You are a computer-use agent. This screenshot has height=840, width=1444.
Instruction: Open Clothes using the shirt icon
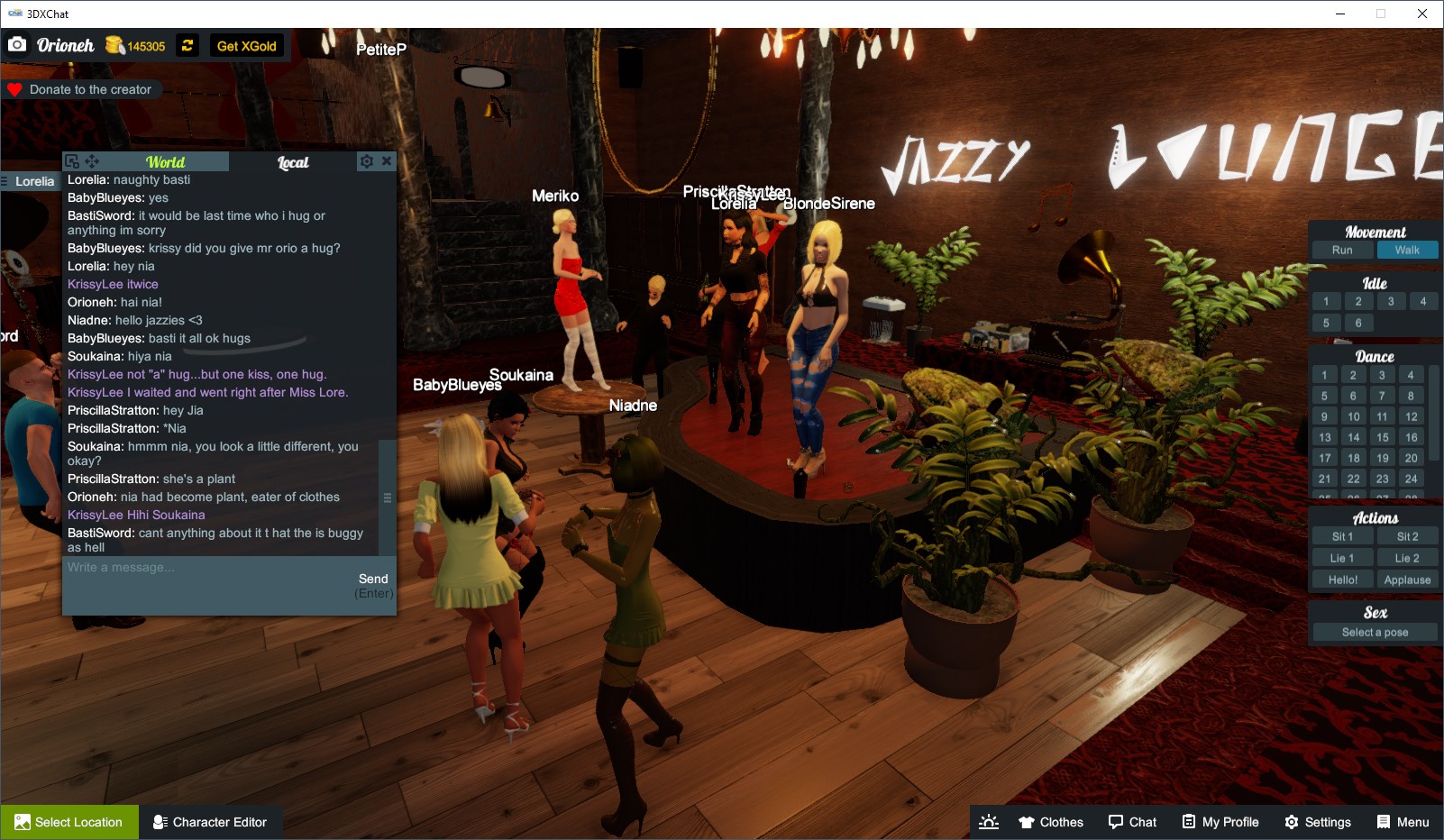click(x=1050, y=821)
